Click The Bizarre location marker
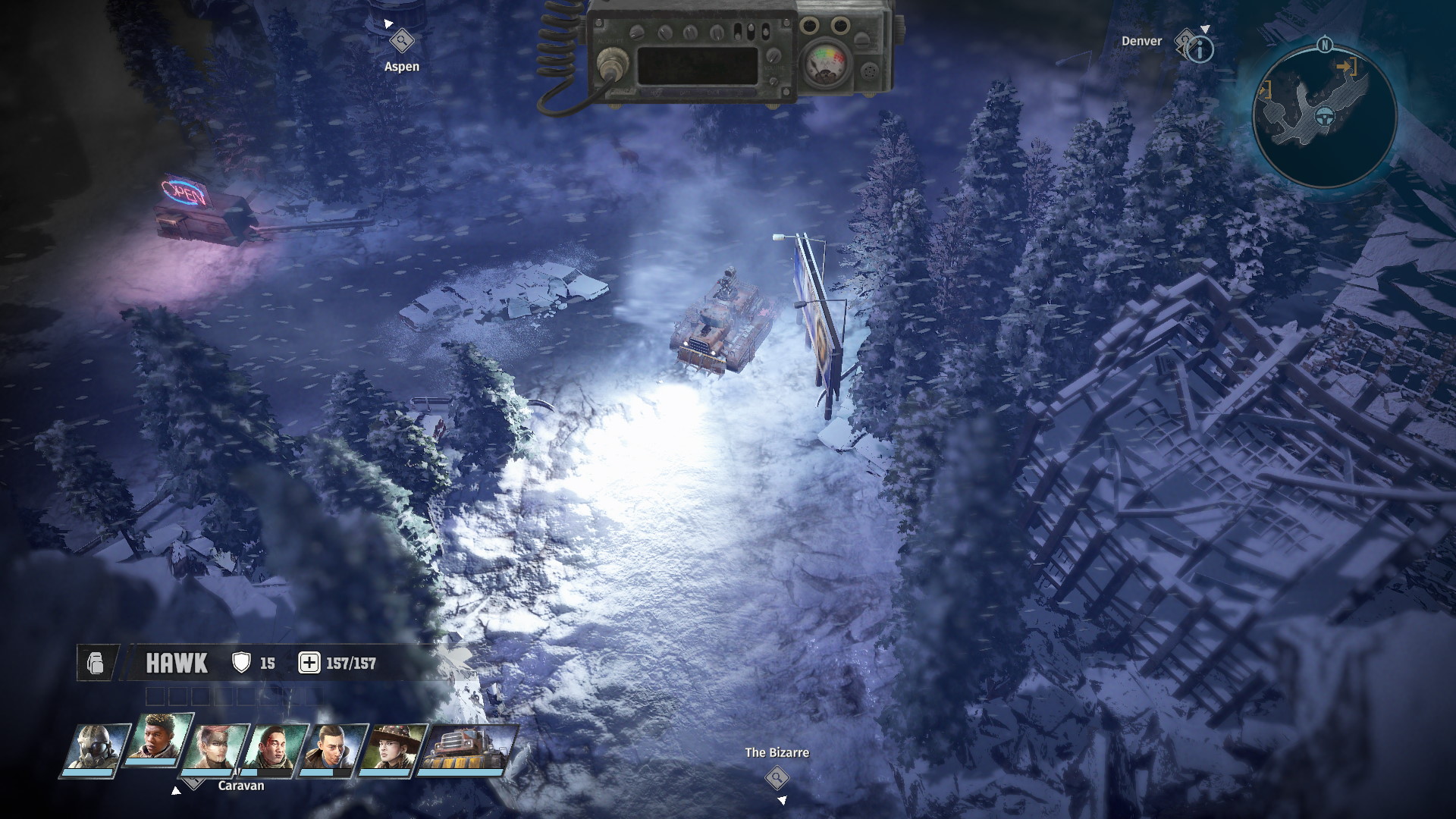This screenshot has width=1456, height=819. click(777, 777)
